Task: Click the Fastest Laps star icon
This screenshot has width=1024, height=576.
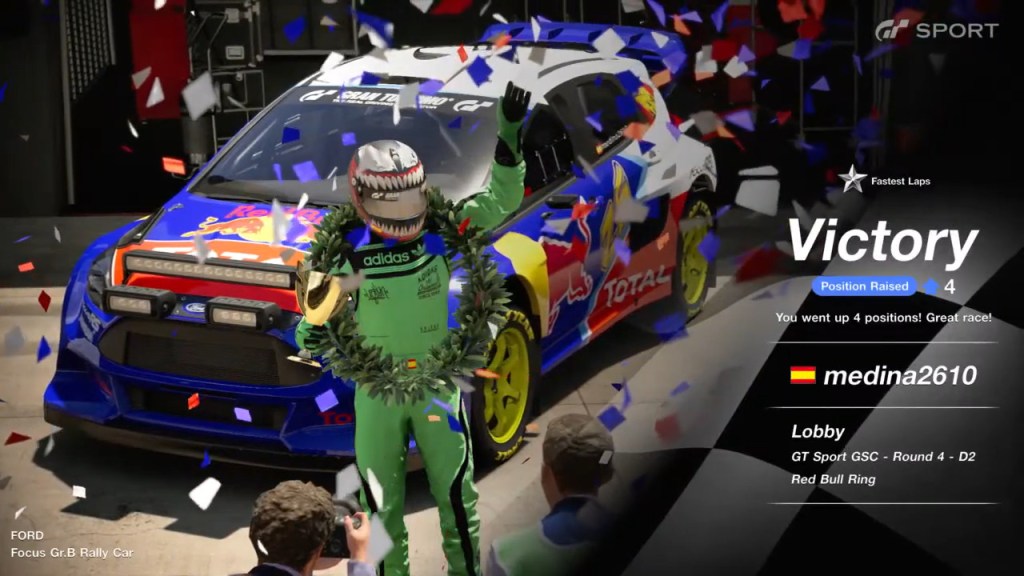Action: [x=852, y=180]
